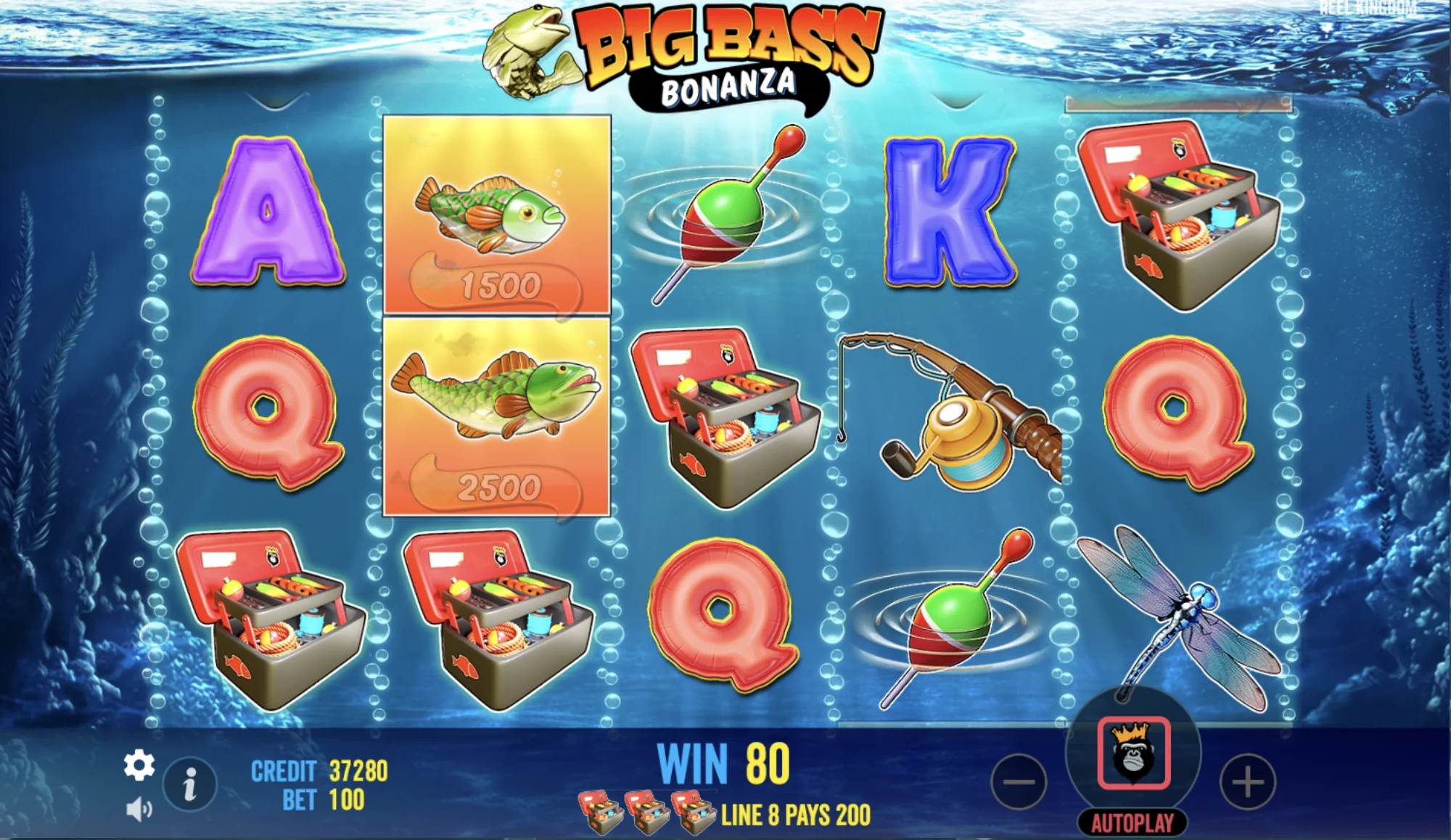This screenshot has width=1451, height=840.
Task: Open the settings gear menu
Action: coord(139,765)
